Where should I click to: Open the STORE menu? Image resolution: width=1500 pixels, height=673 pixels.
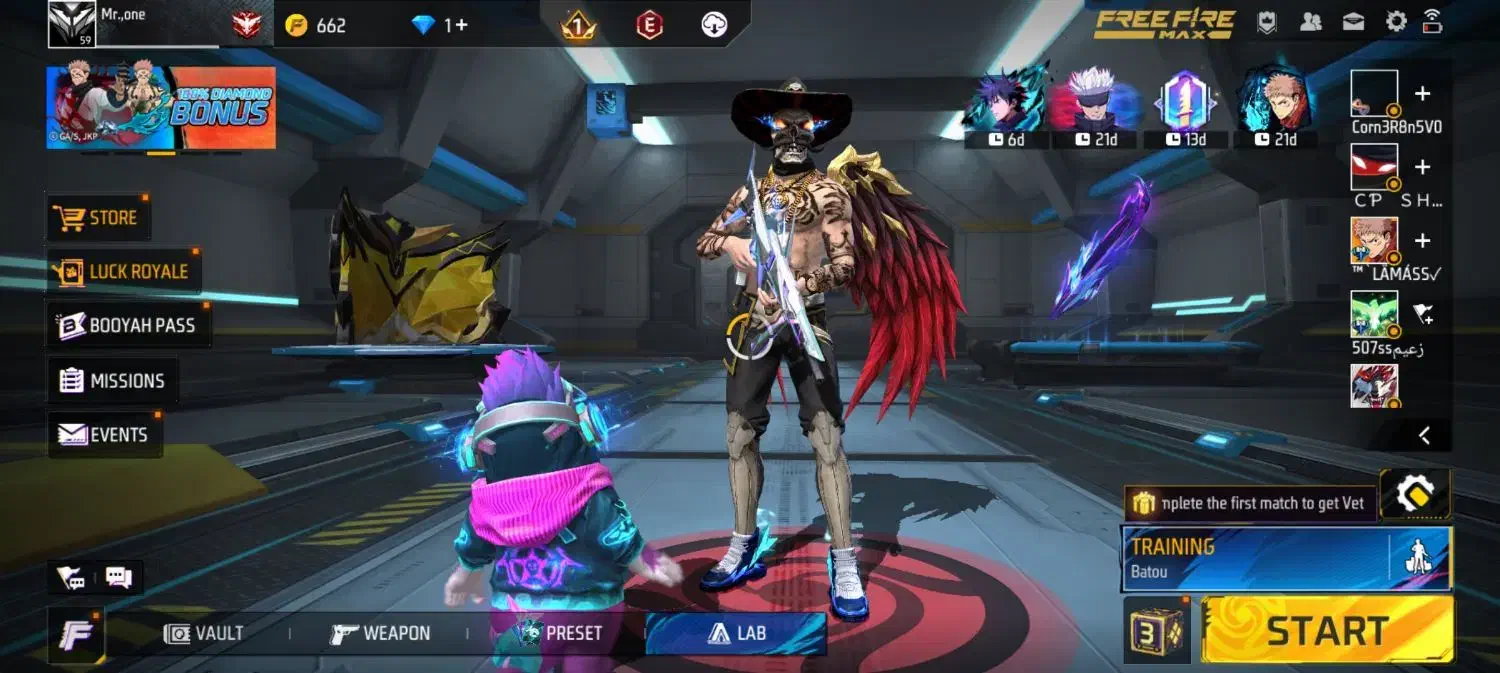[x=98, y=218]
